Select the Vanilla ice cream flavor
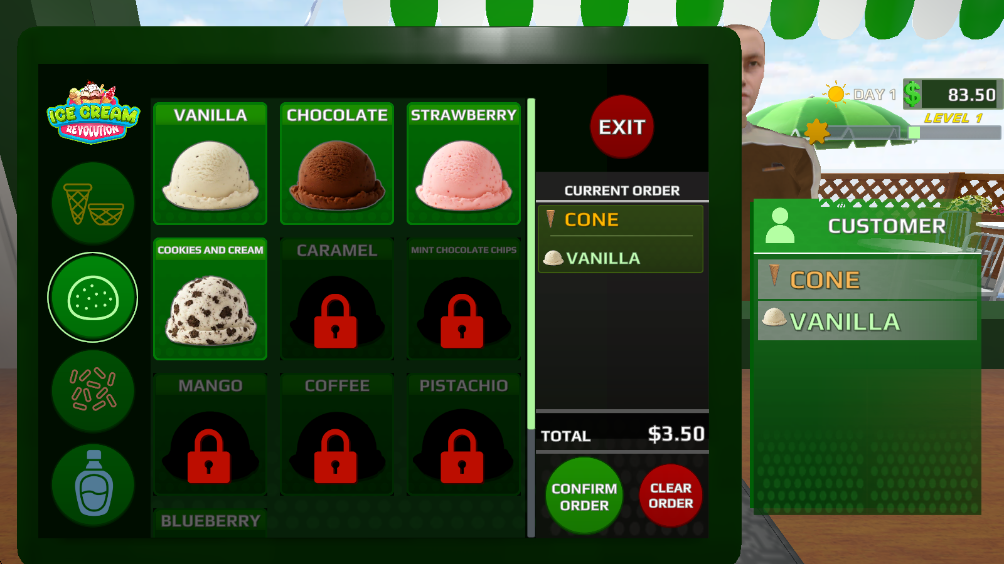This screenshot has width=1004, height=564. point(210,164)
